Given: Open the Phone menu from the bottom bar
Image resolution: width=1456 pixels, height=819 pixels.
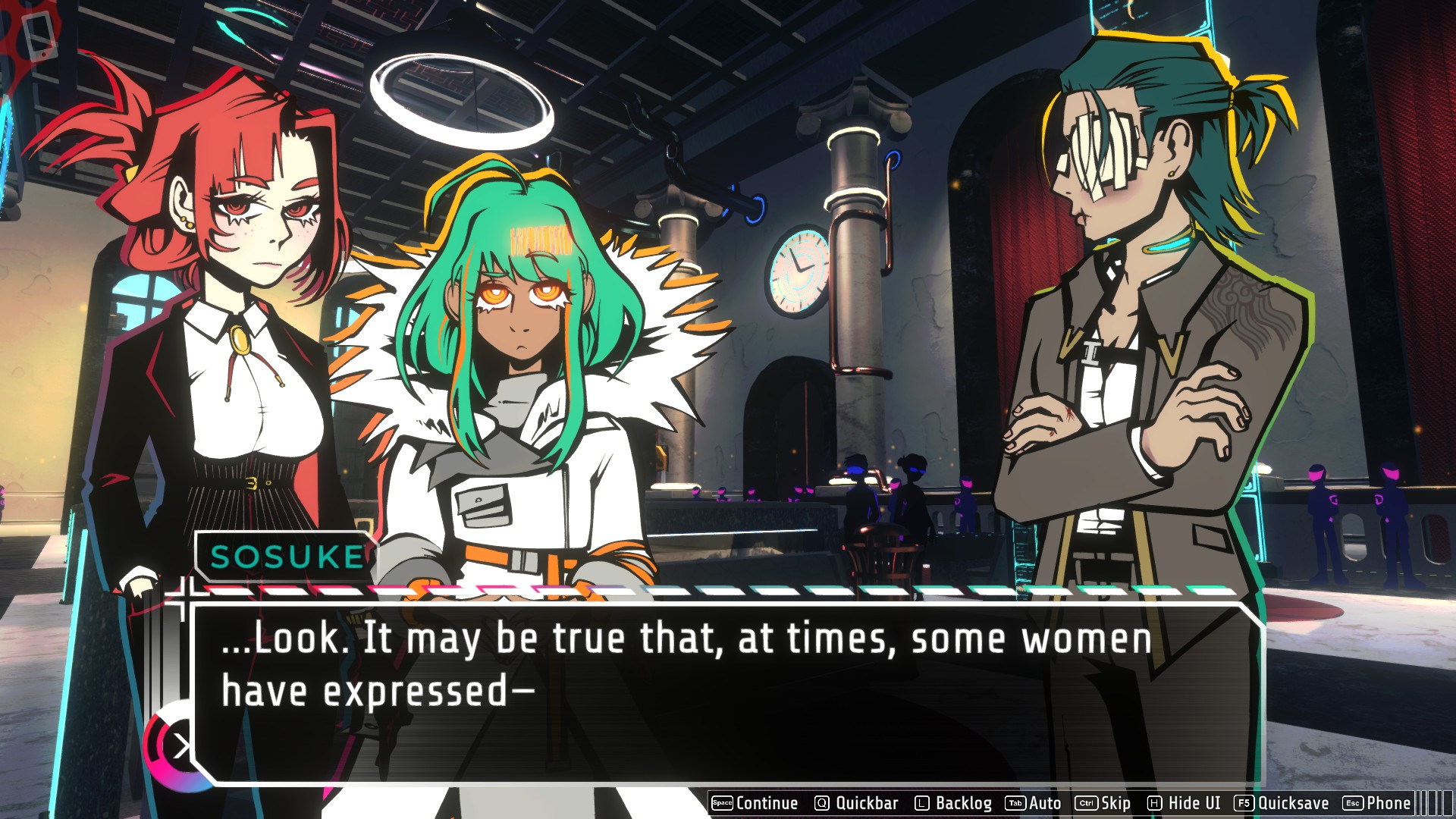Looking at the screenshot, I should tap(1377, 803).
